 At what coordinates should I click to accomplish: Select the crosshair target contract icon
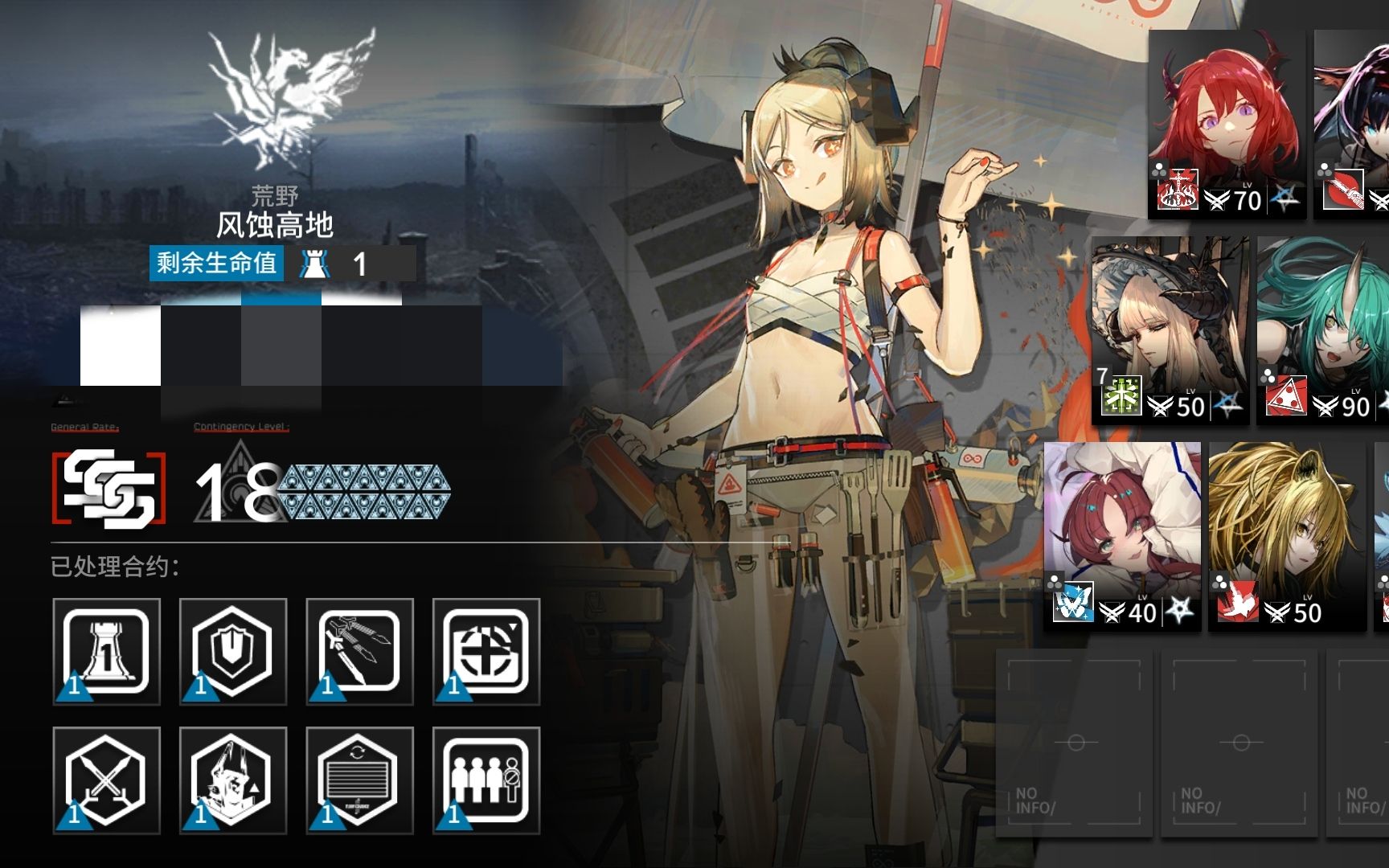(486, 651)
